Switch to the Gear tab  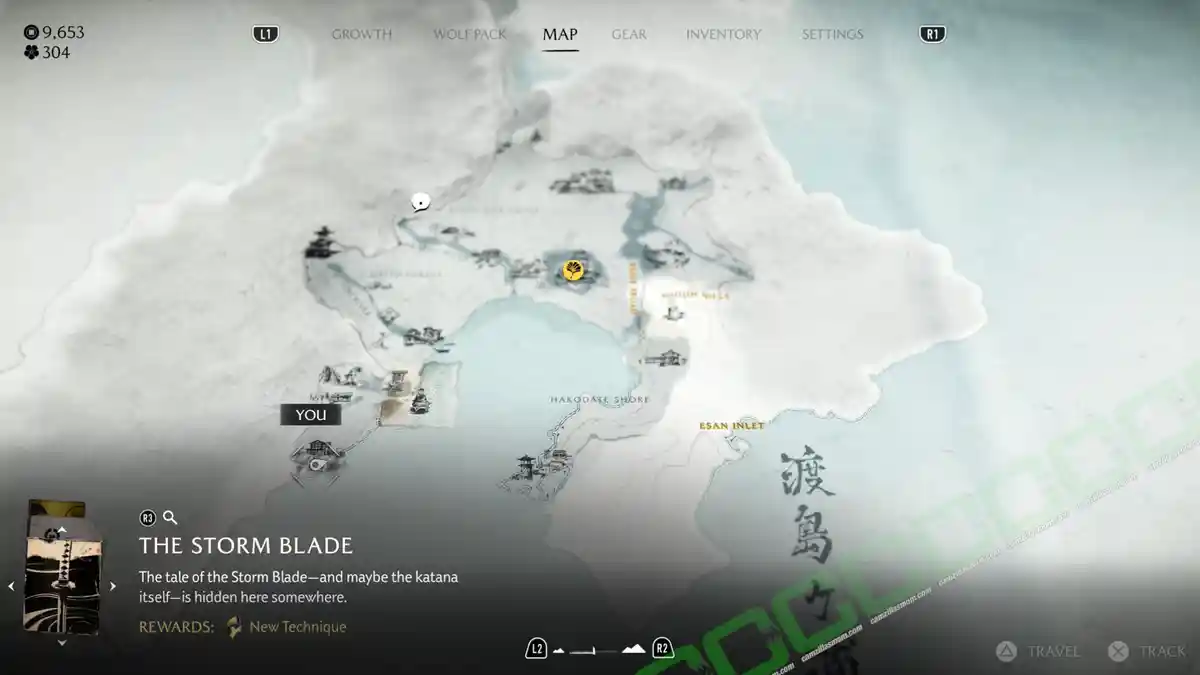[x=629, y=34]
